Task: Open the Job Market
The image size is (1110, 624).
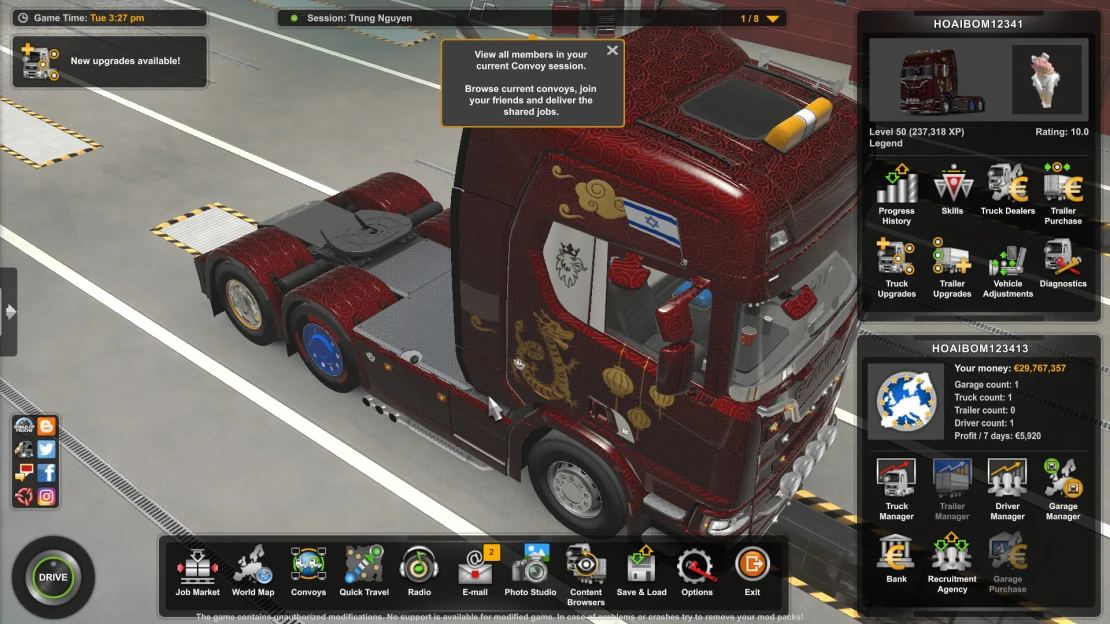Action: (198, 569)
